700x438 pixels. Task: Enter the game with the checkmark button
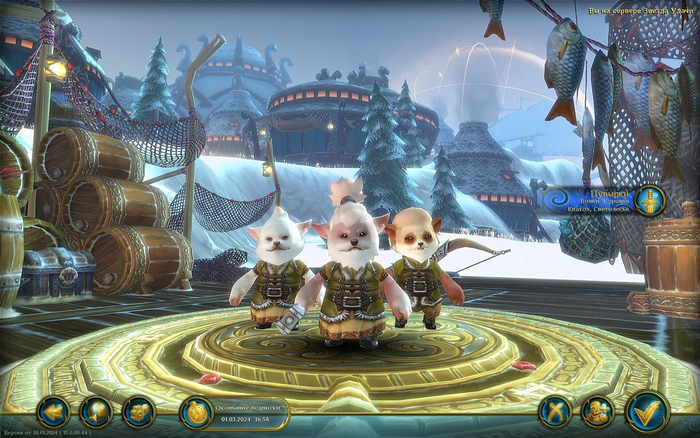(x=647, y=411)
